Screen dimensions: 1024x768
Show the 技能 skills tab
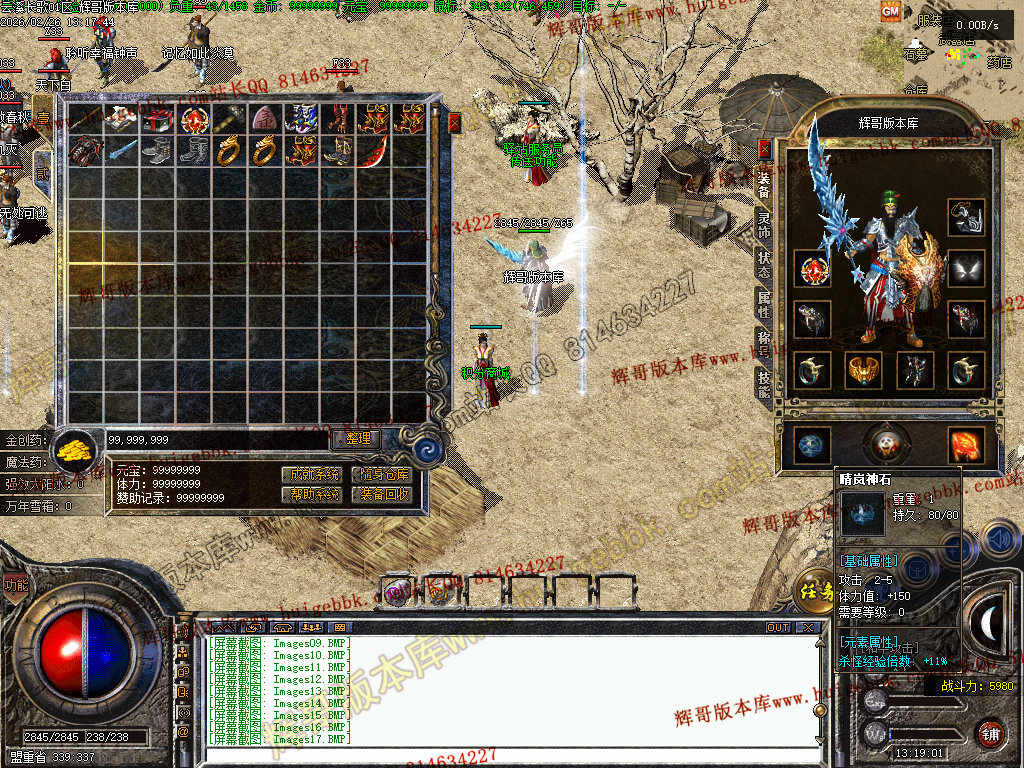[x=765, y=382]
